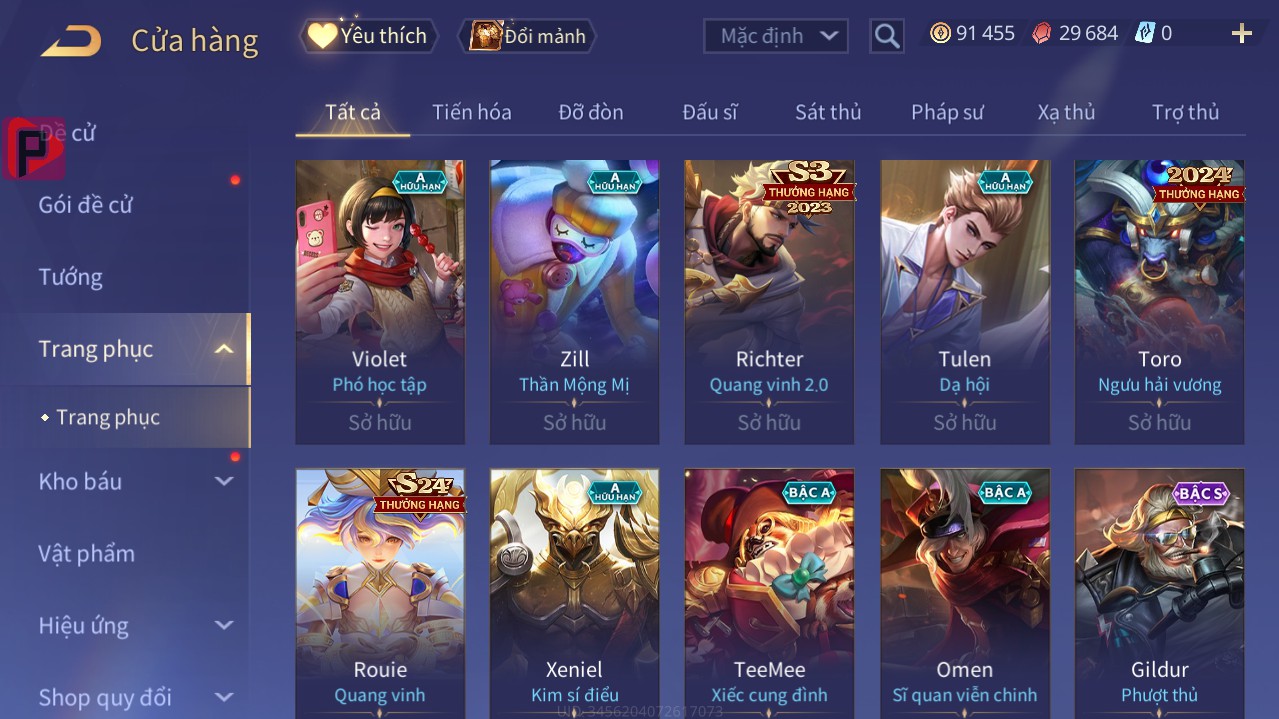This screenshot has height=719, width=1279.
Task: Show the Đấu sĩ skins tab
Action: pyautogui.click(x=710, y=112)
